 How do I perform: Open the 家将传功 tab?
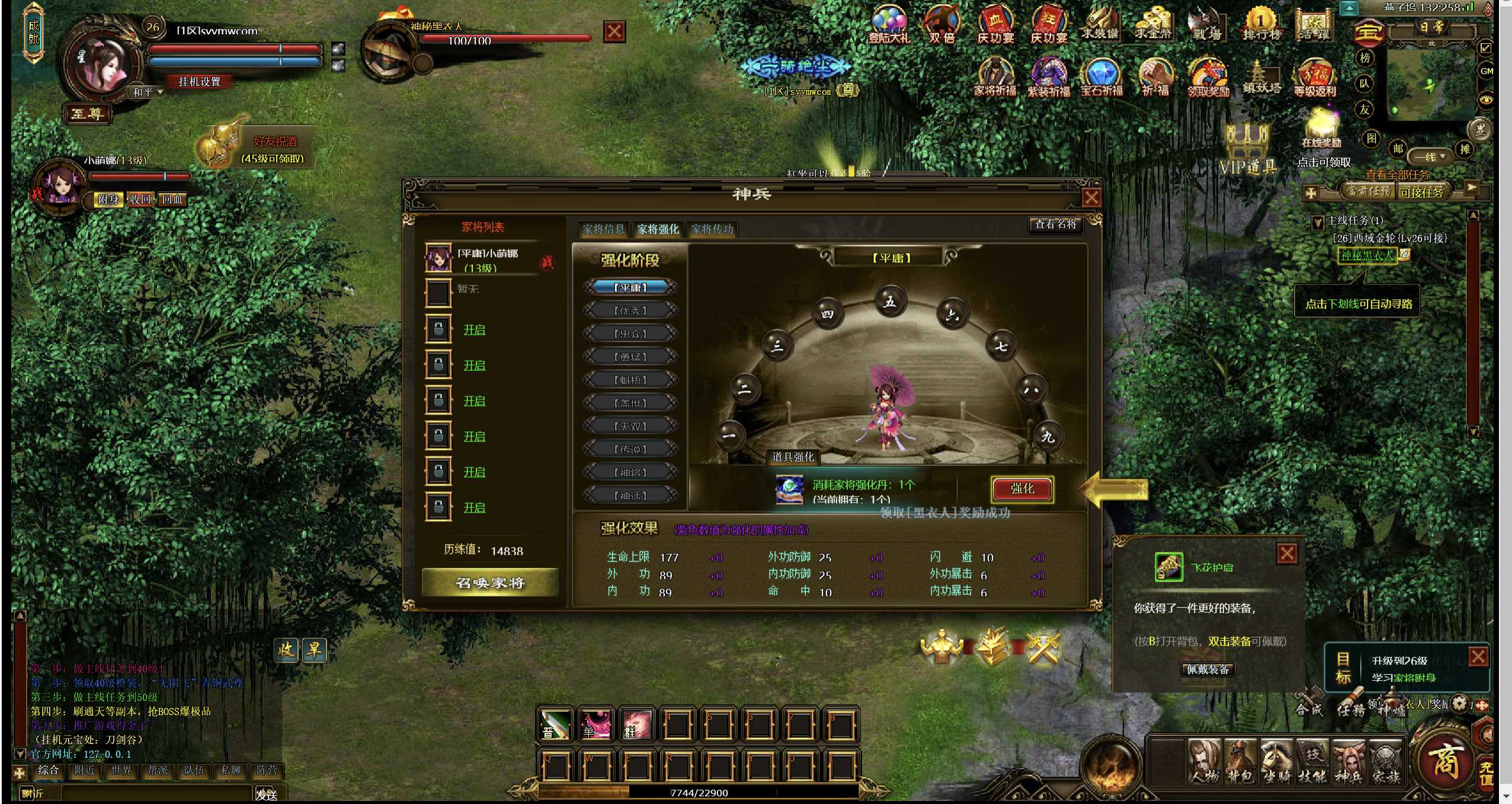(x=712, y=229)
